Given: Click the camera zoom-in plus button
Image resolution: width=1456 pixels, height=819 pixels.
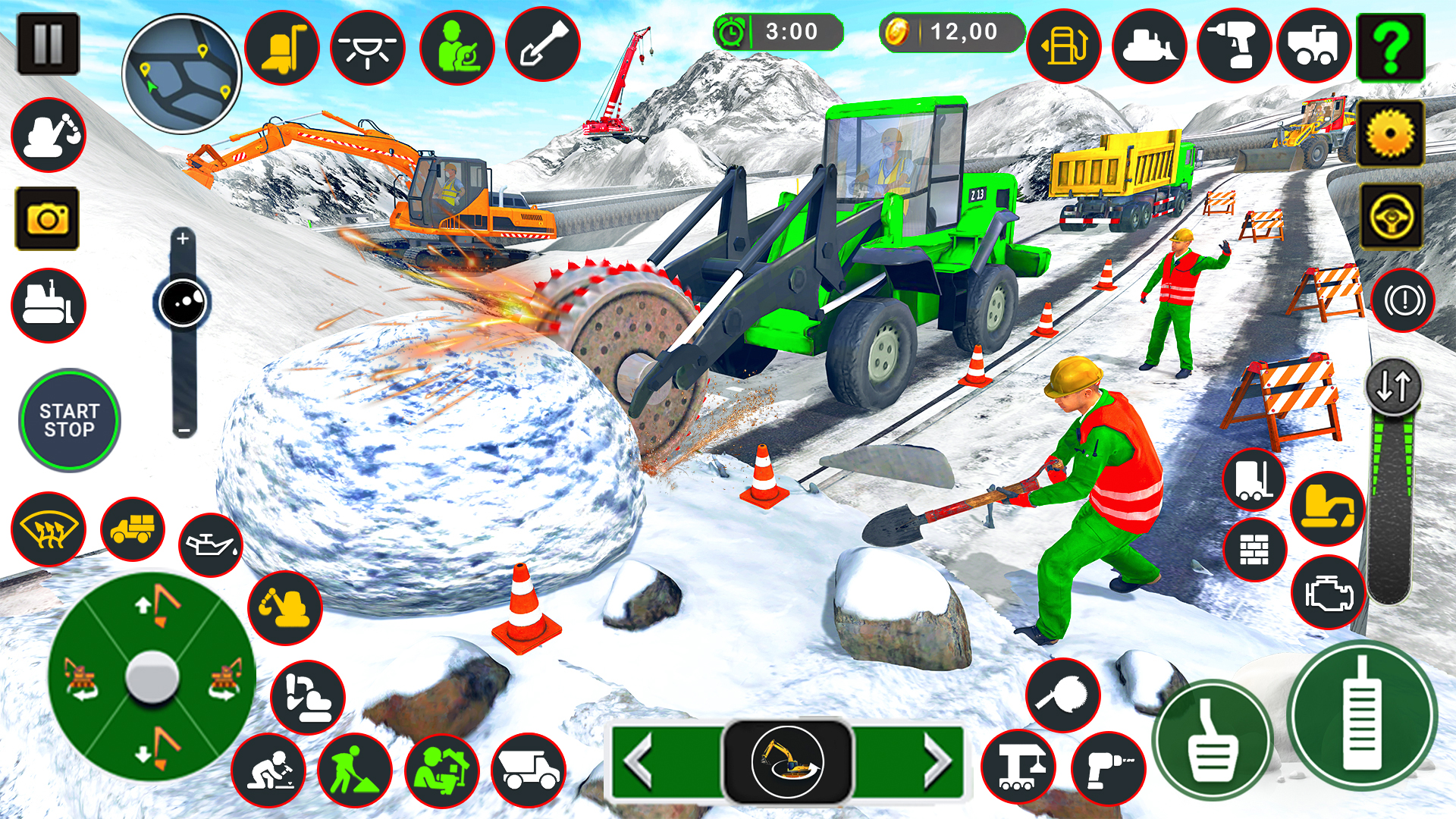Looking at the screenshot, I should click(x=183, y=239).
